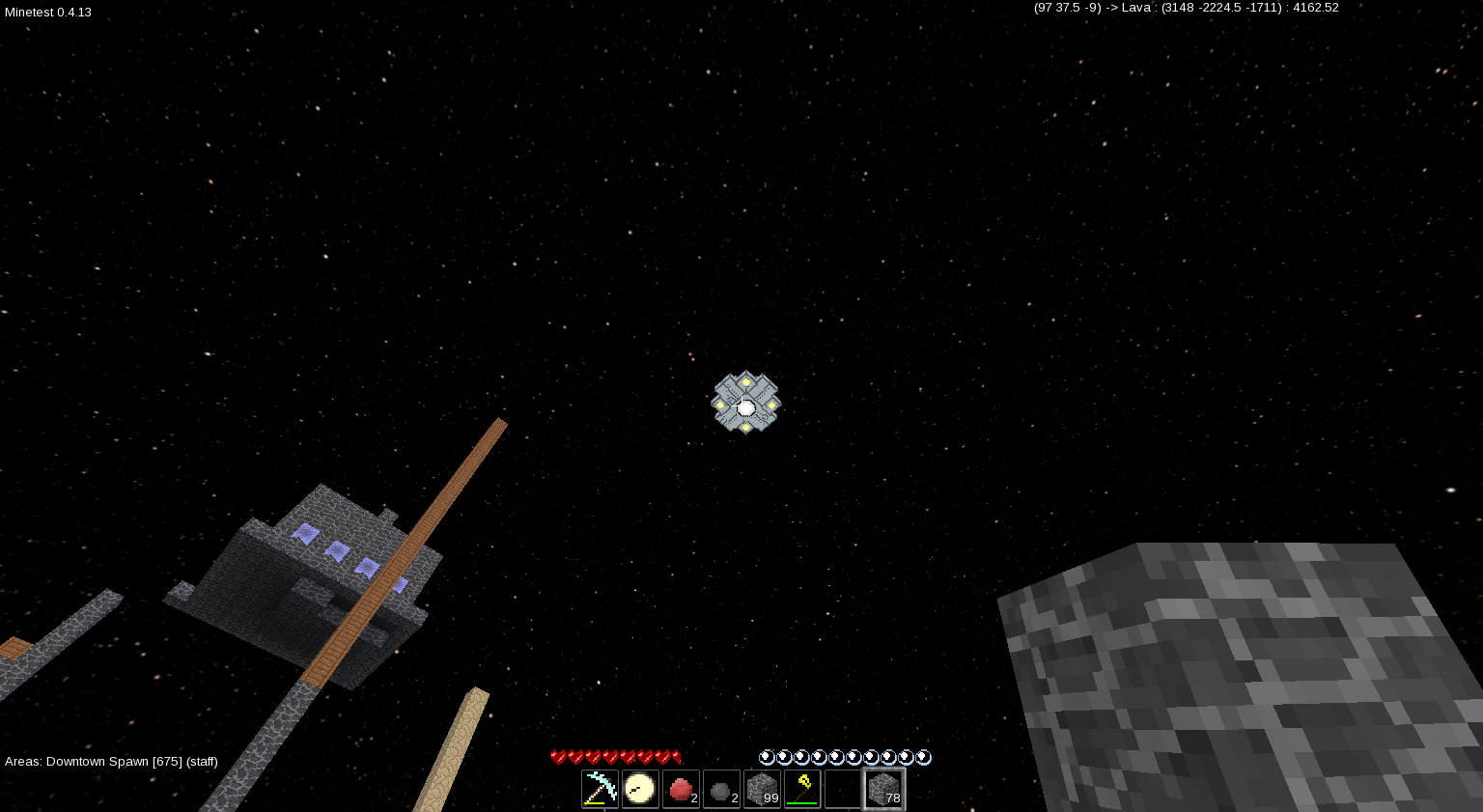
Task: Click the empty hotbar slot
Action: point(842,789)
